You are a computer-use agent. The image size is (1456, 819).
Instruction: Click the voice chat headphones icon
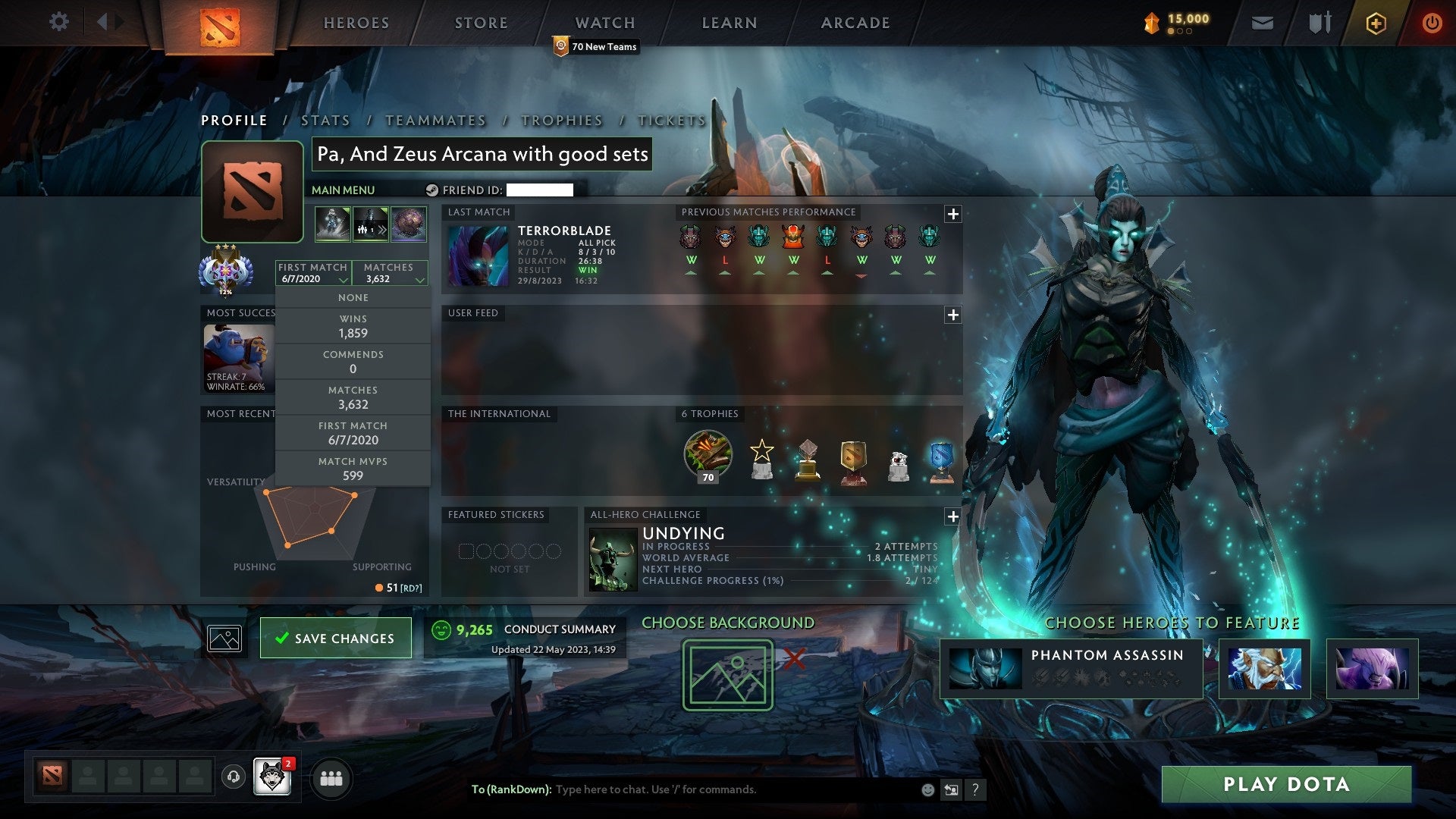pos(234,777)
